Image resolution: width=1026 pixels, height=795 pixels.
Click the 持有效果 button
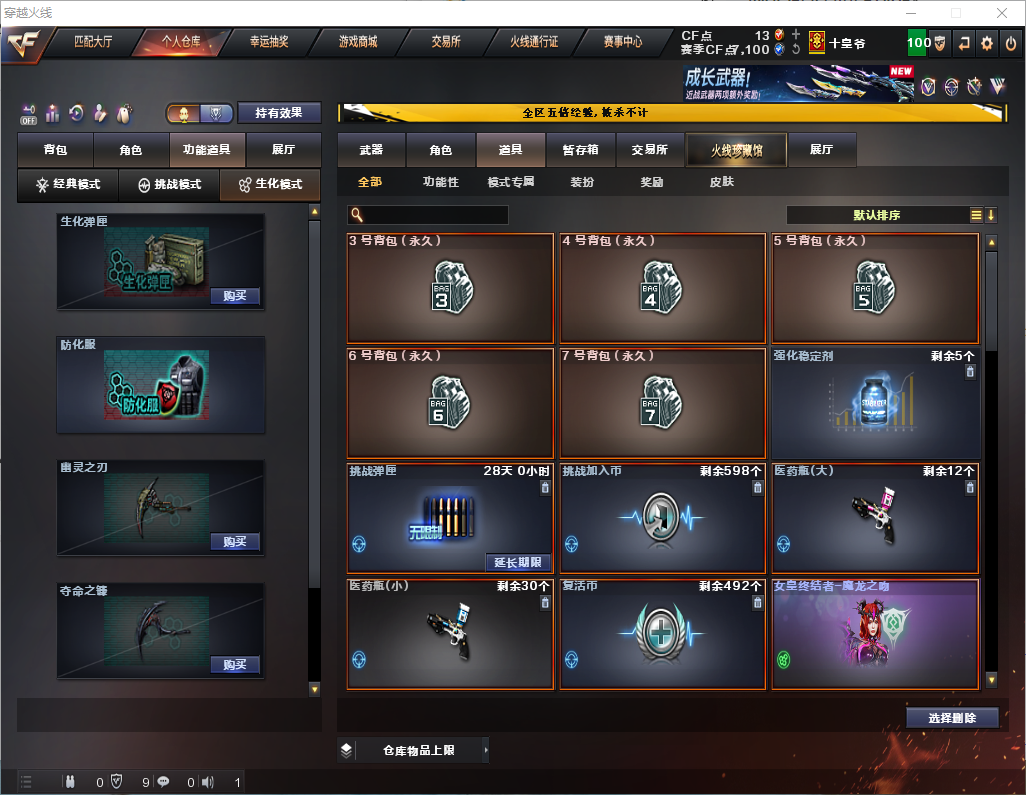coord(279,114)
